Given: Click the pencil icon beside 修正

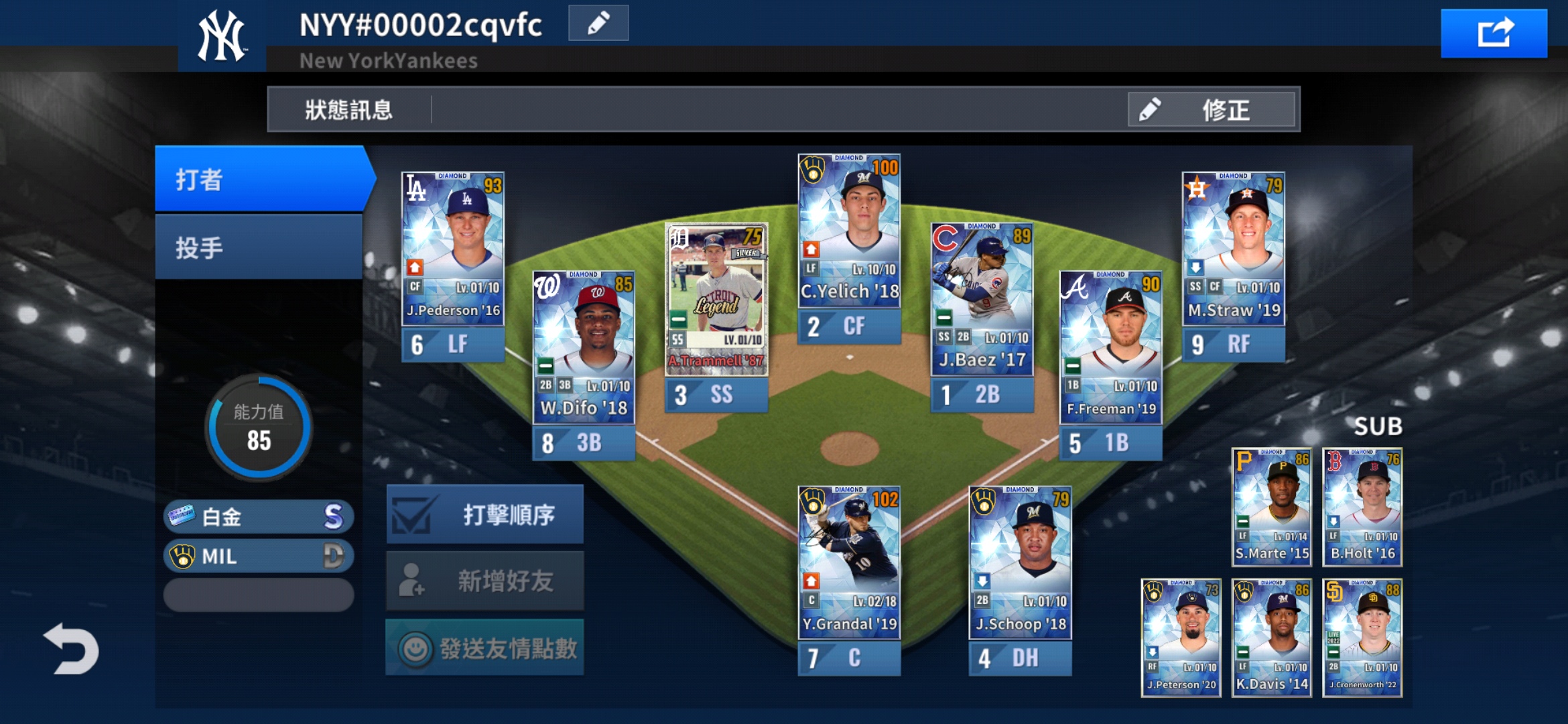Looking at the screenshot, I should pyautogui.click(x=1151, y=111).
